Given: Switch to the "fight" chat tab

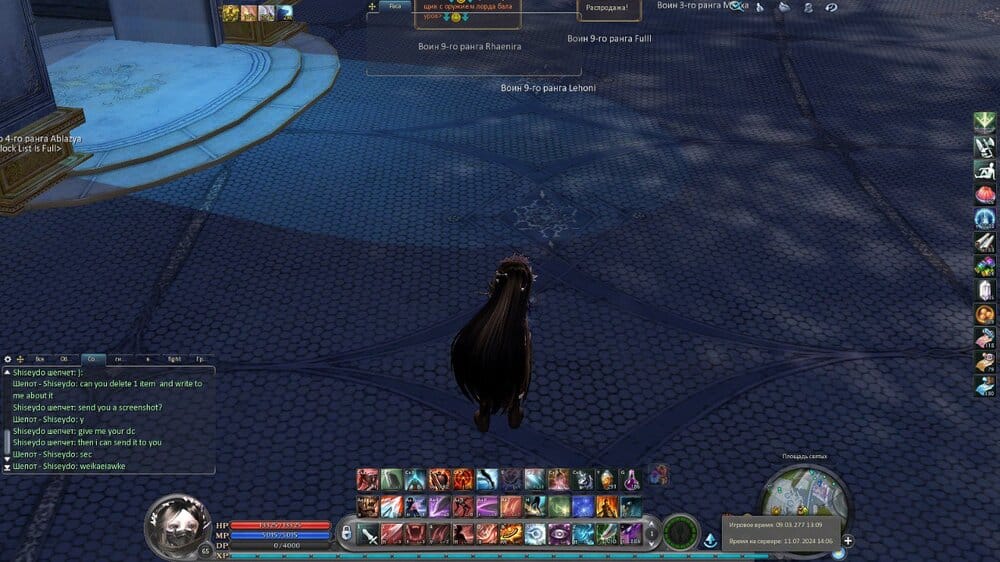Looking at the screenshot, I should [174, 358].
